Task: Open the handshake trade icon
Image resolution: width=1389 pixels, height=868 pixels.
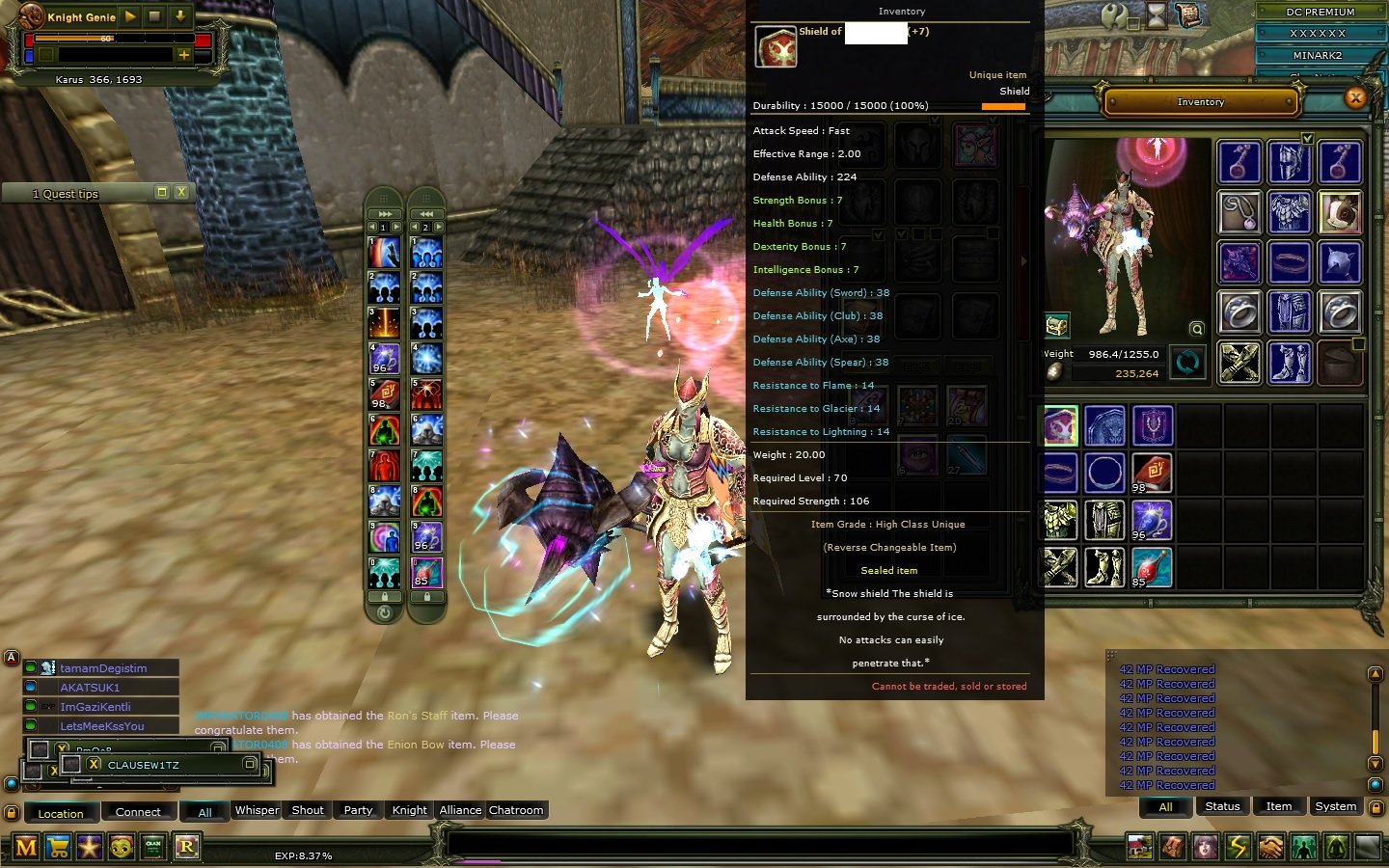Action: tap(1270, 847)
